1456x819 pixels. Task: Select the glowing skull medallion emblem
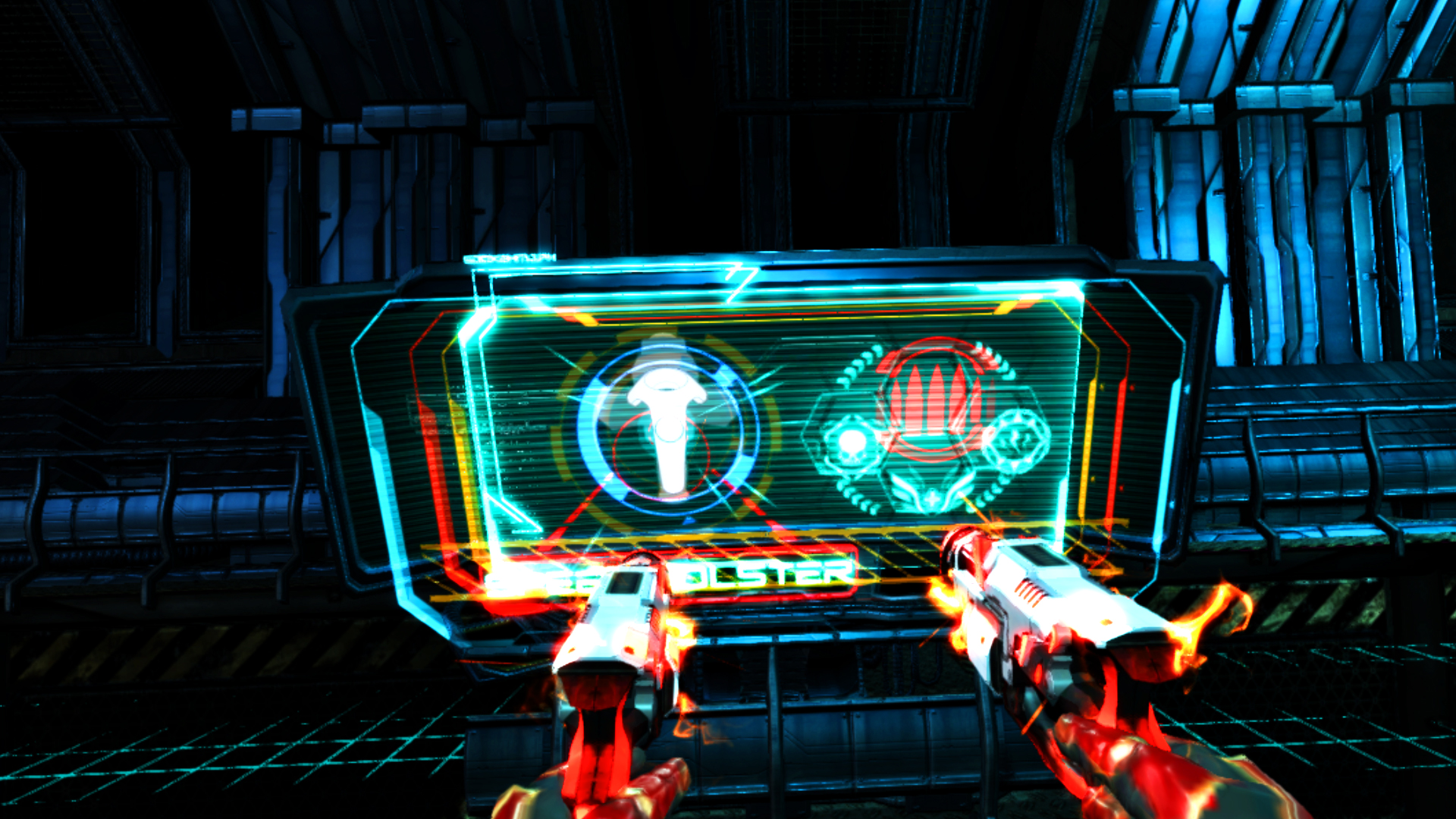850,443
